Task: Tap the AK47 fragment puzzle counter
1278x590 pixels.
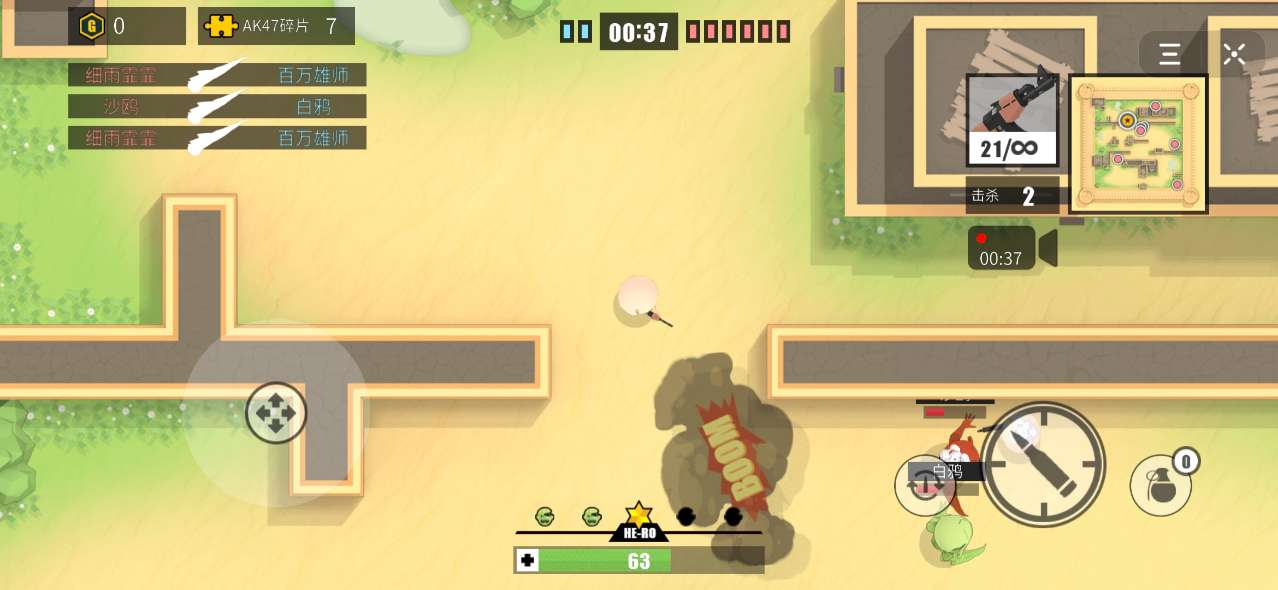Action: tap(276, 27)
